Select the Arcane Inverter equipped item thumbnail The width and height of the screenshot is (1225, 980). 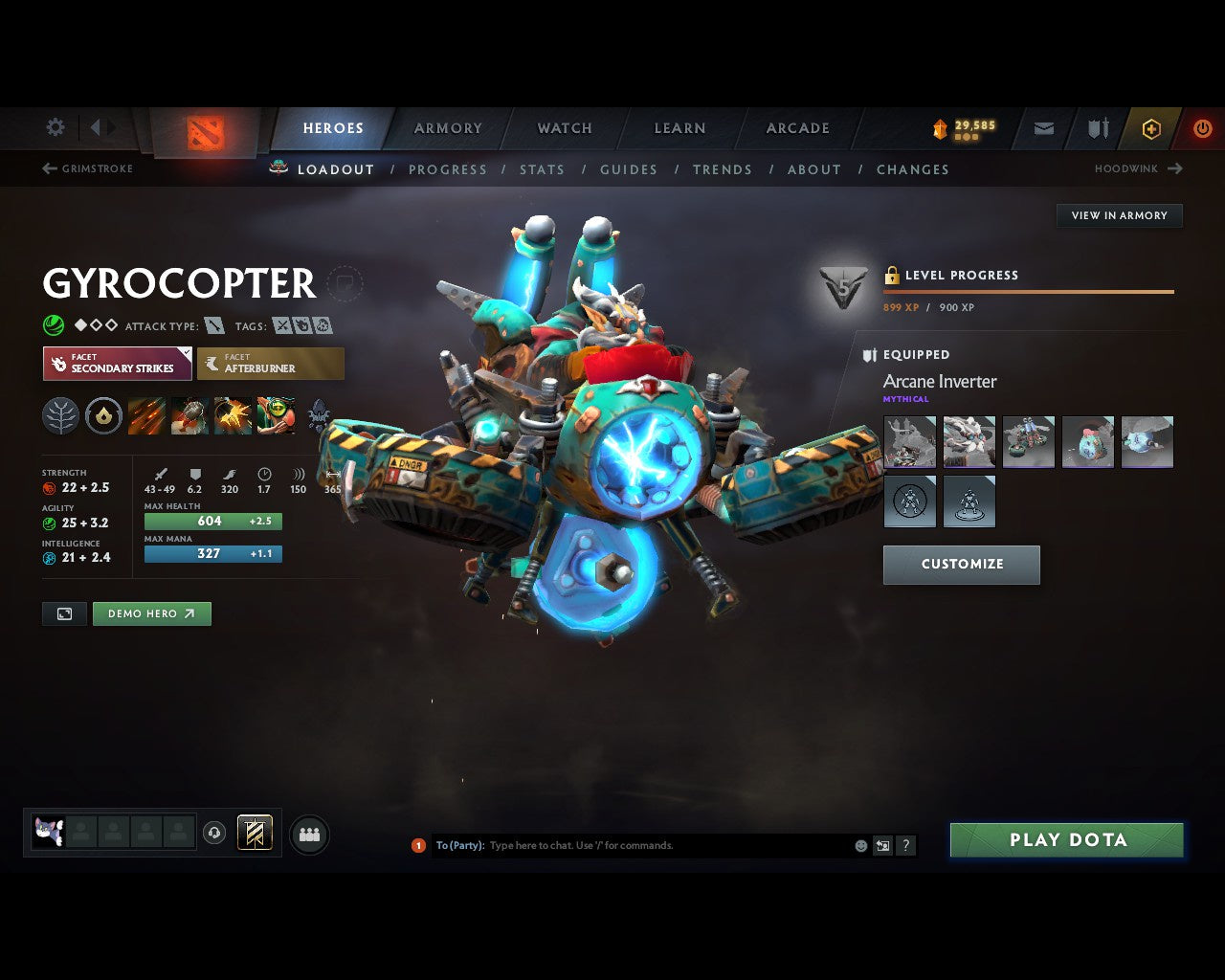coord(909,441)
